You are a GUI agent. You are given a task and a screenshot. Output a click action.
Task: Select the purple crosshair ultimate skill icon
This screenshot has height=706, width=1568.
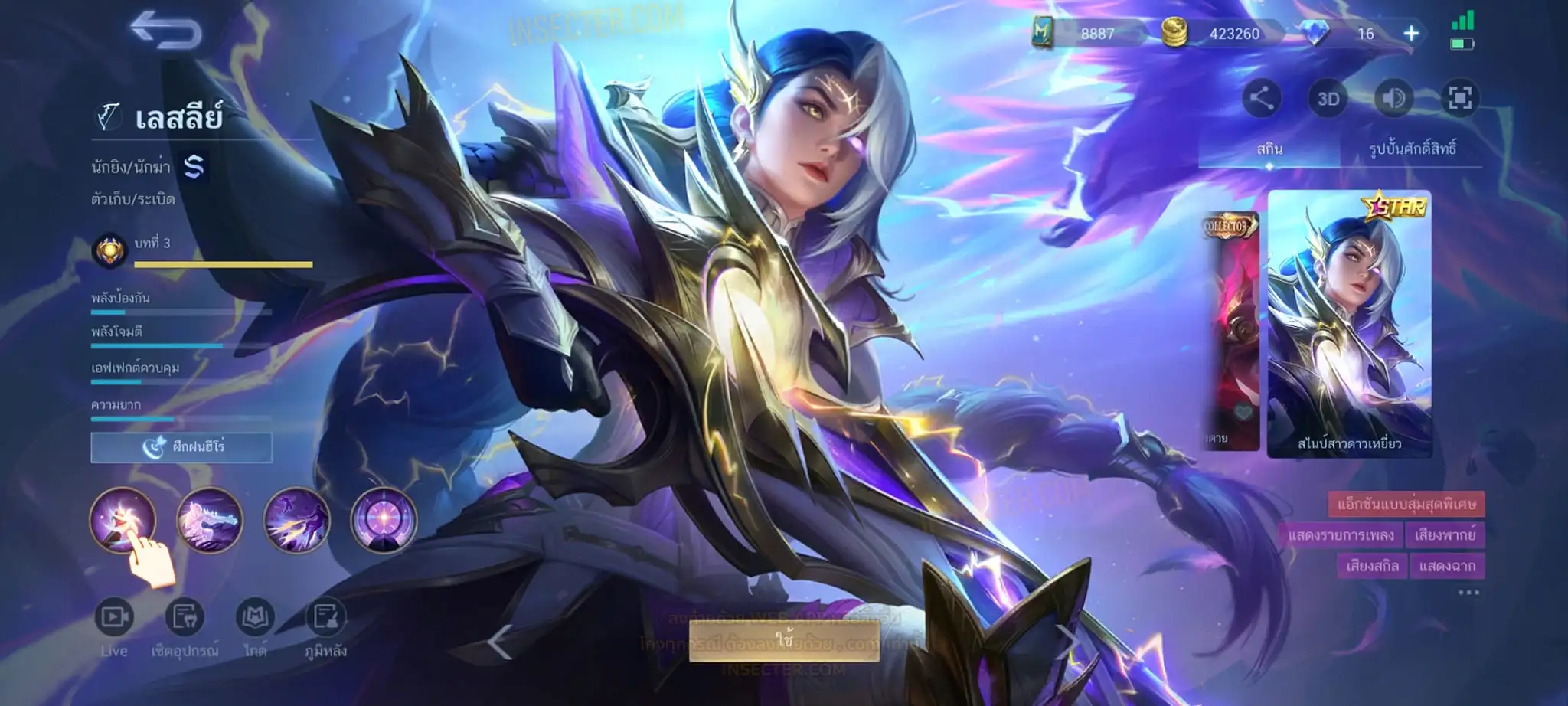coord(384,520)
